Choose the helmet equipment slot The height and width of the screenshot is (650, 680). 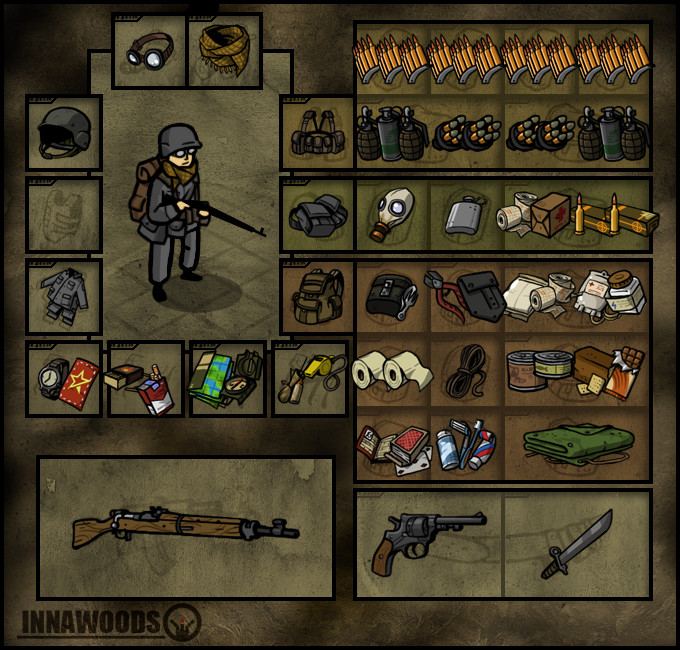coord(64,133)
